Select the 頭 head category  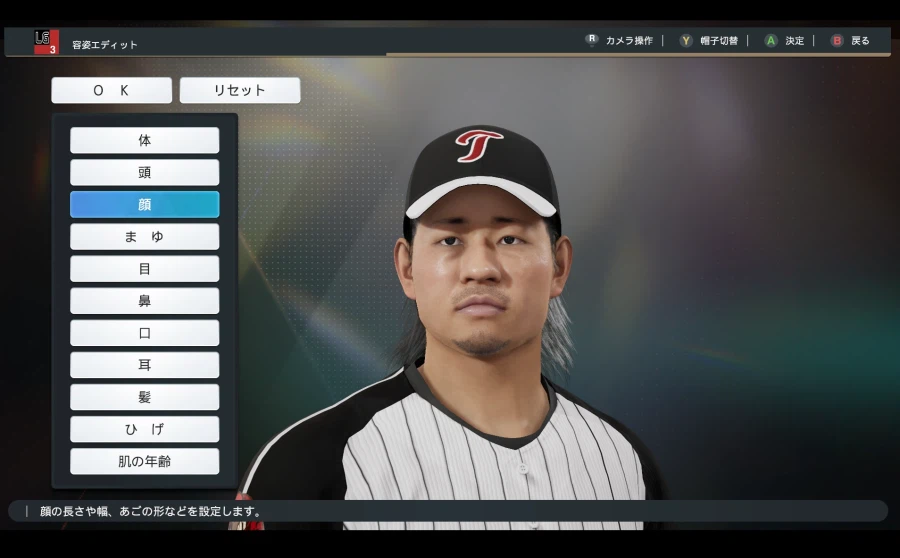tap(144, 172)
